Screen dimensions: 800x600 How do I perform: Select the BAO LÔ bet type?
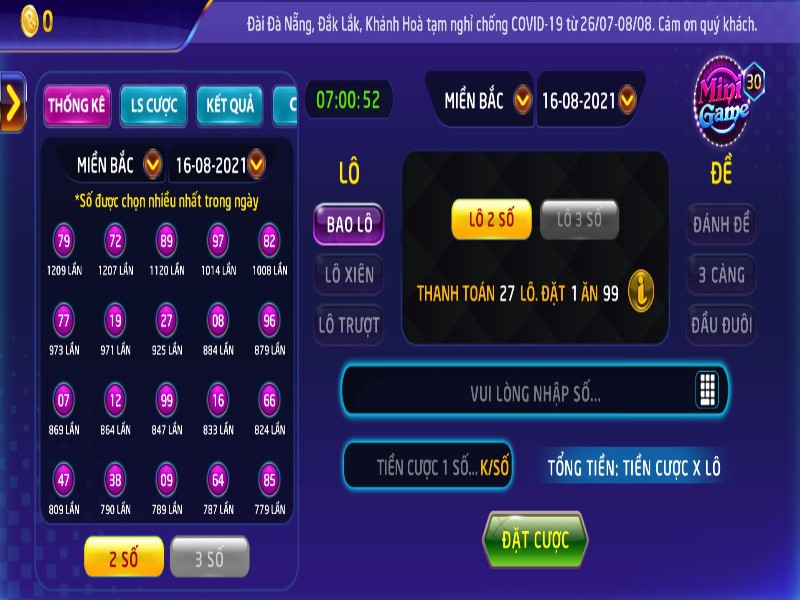tap(348, 225)
